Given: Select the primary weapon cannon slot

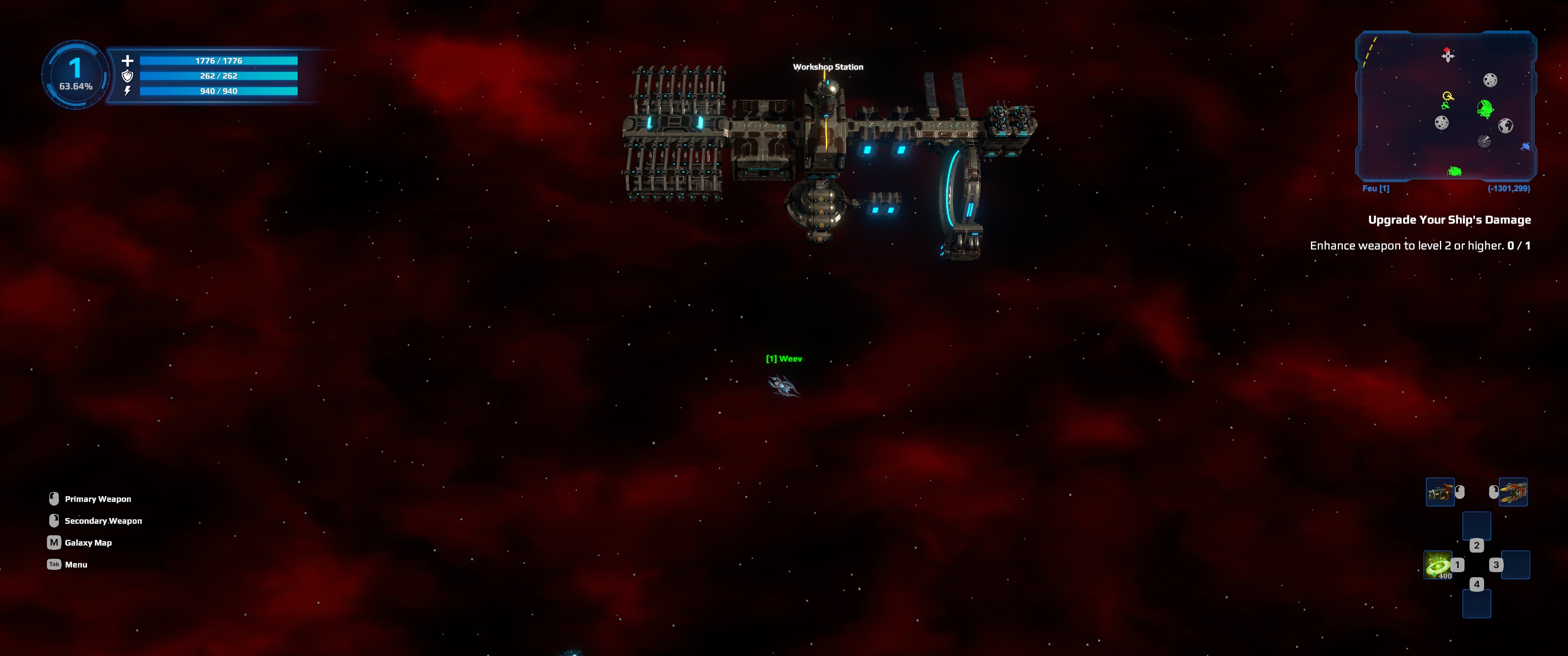Looking at the screenshot, I should tap(1440, 492).
